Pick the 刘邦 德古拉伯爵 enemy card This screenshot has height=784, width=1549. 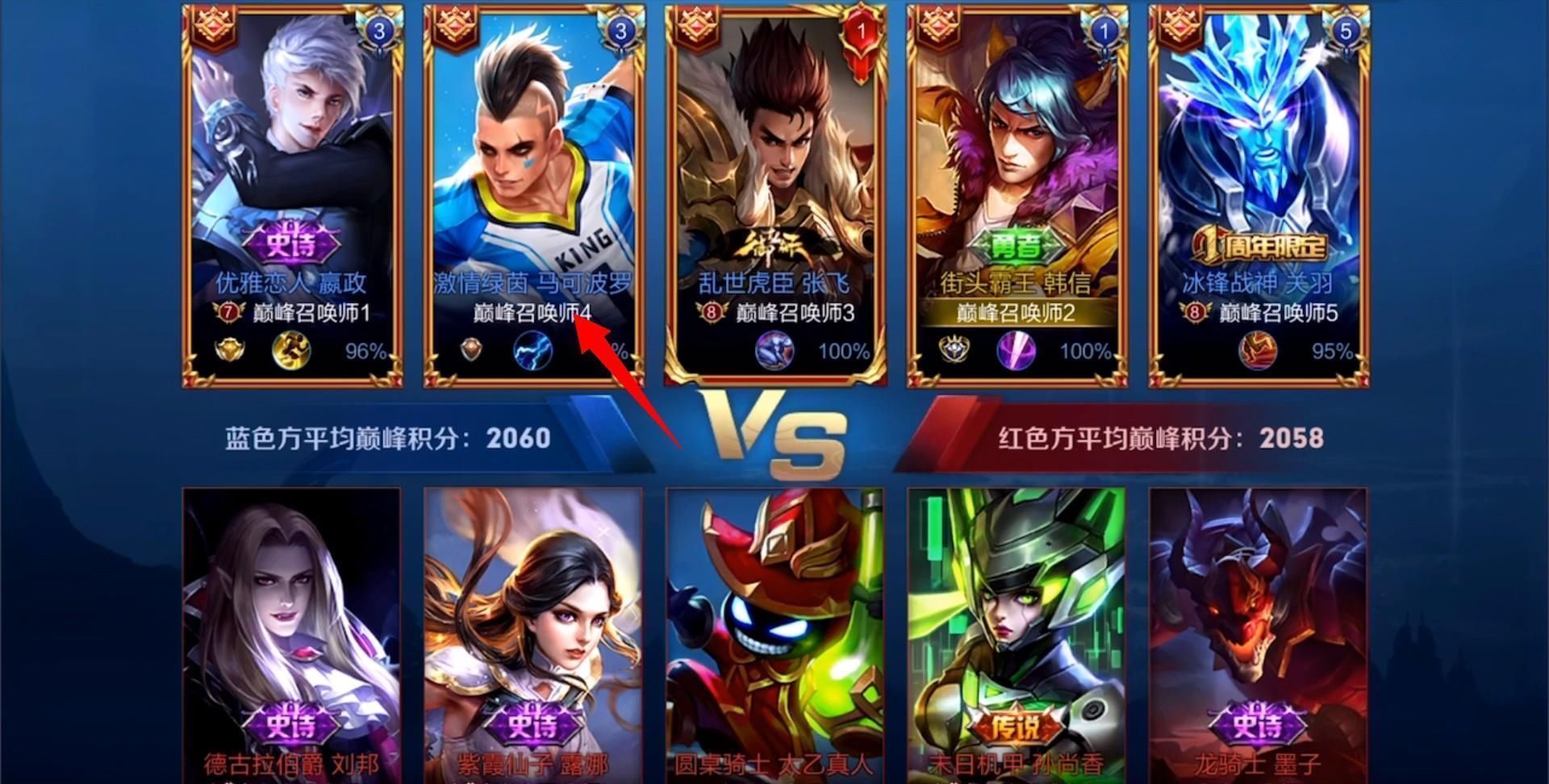point(292,629)
